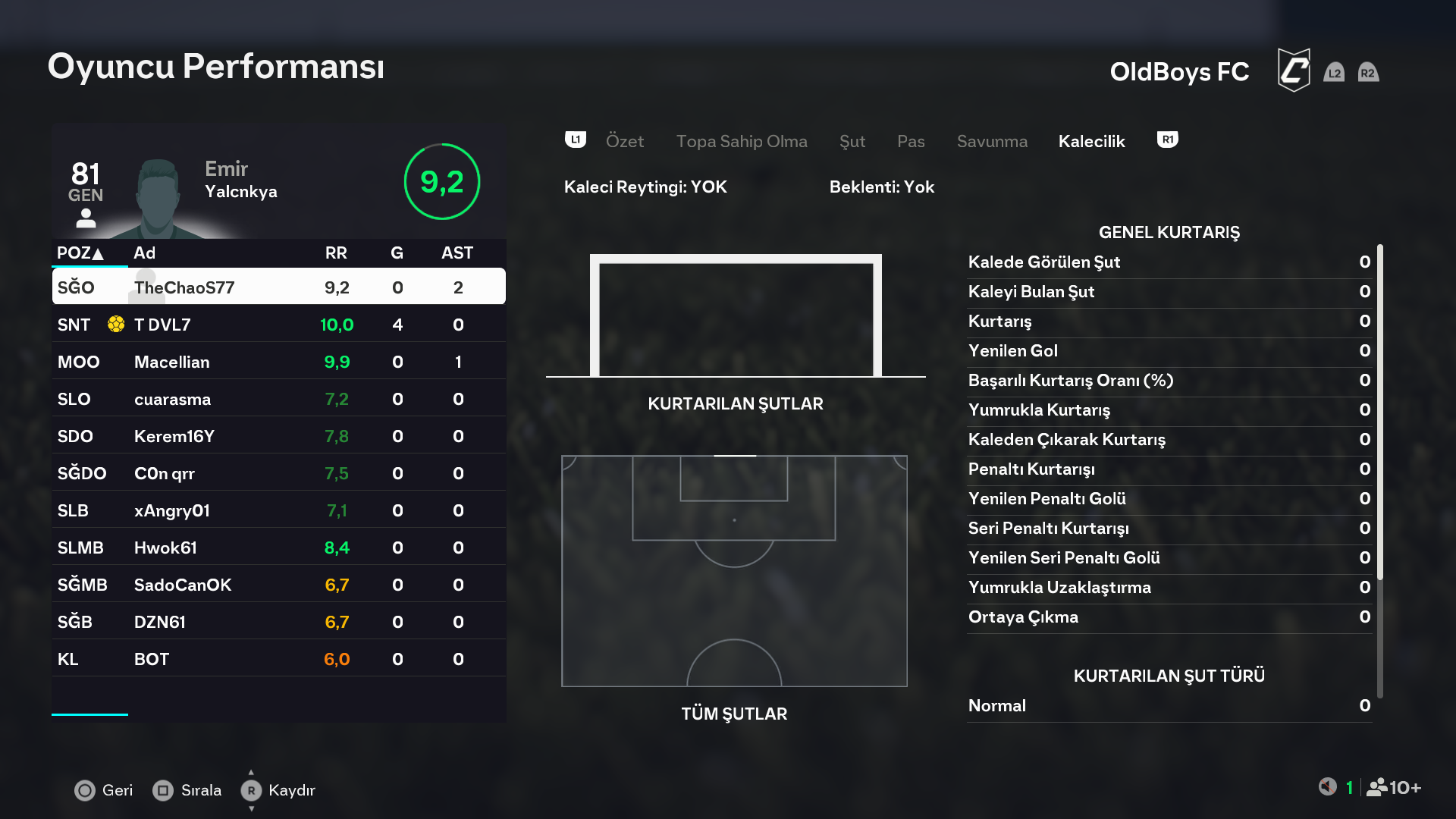This screenshot has width=1456, height=819.
Task: Pick cuarasma from the player list
Action: (x=278, y=399)
